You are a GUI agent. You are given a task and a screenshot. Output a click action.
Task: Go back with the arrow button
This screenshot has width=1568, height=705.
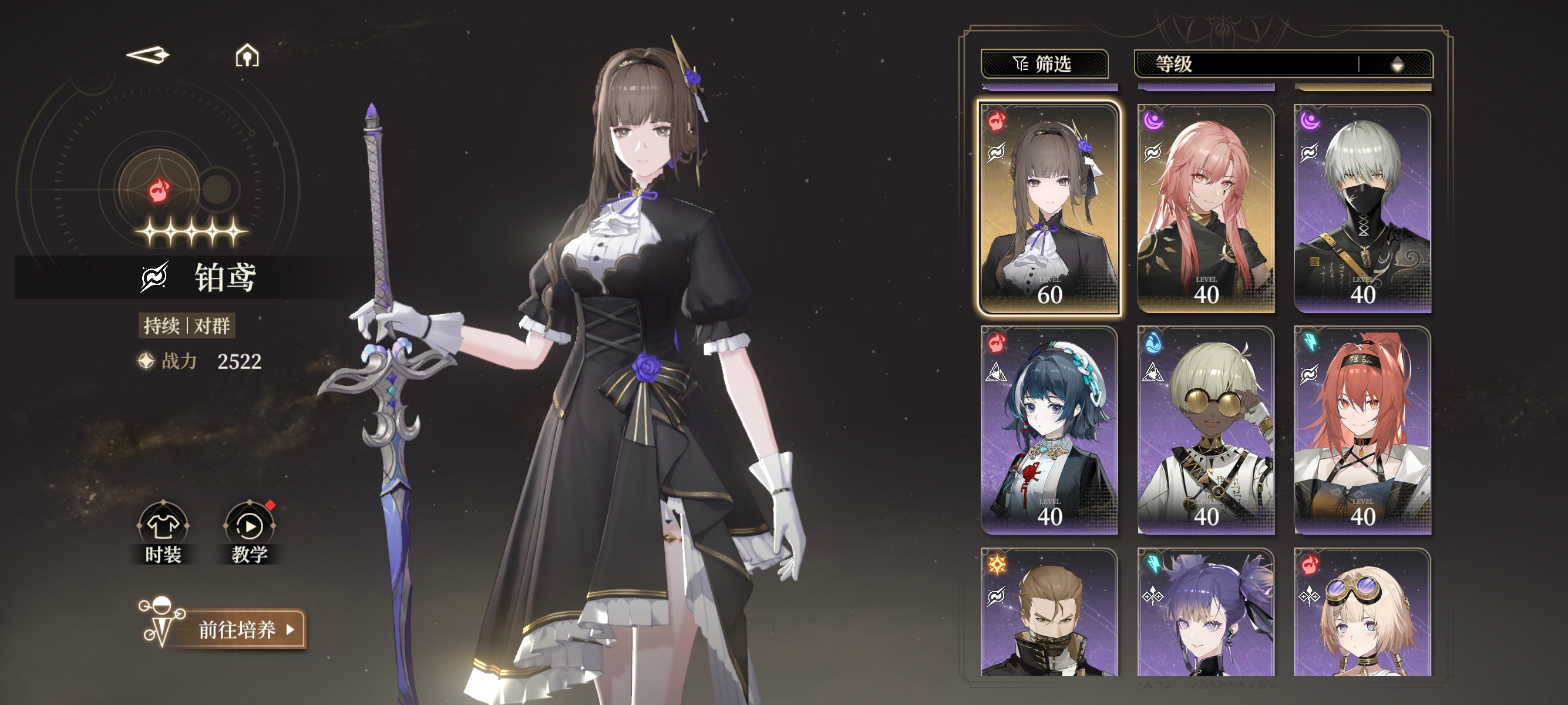pos(147,55)
